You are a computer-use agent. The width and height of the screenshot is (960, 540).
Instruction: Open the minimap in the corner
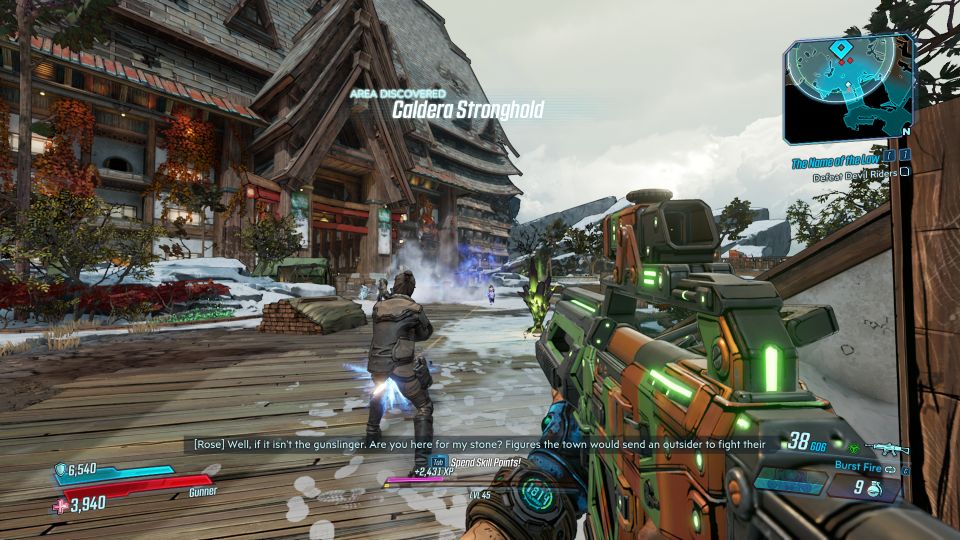tap(848, 89)
